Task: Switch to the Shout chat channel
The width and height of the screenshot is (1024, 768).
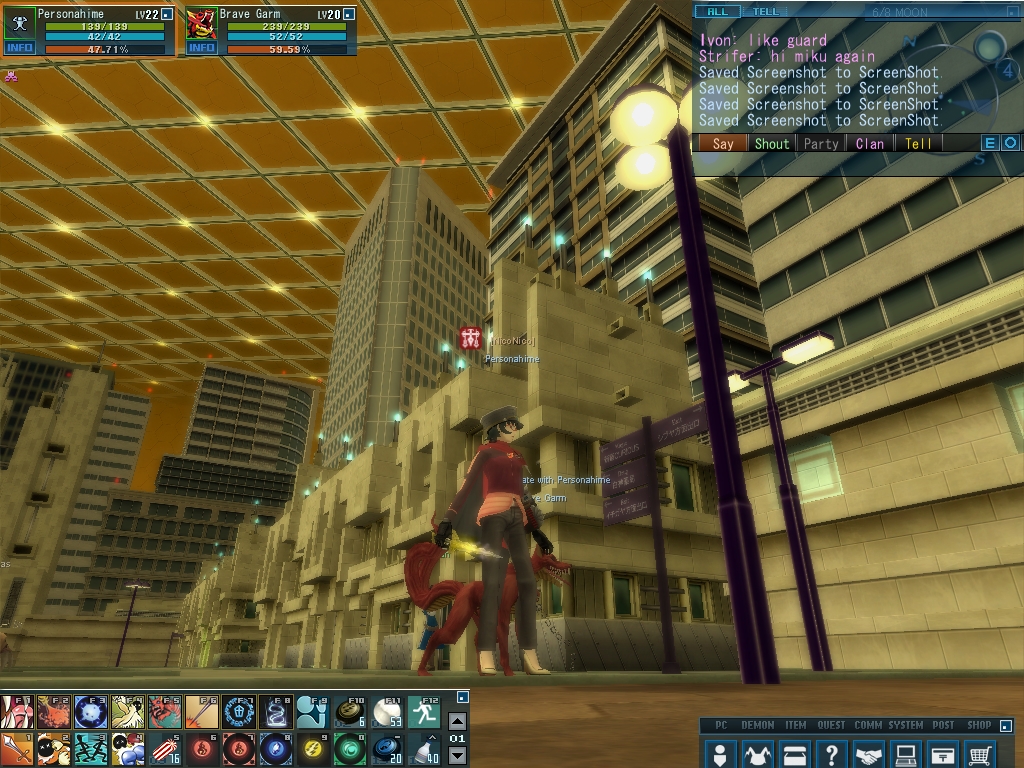Action: pyautogui.click(x=771, y=143)
